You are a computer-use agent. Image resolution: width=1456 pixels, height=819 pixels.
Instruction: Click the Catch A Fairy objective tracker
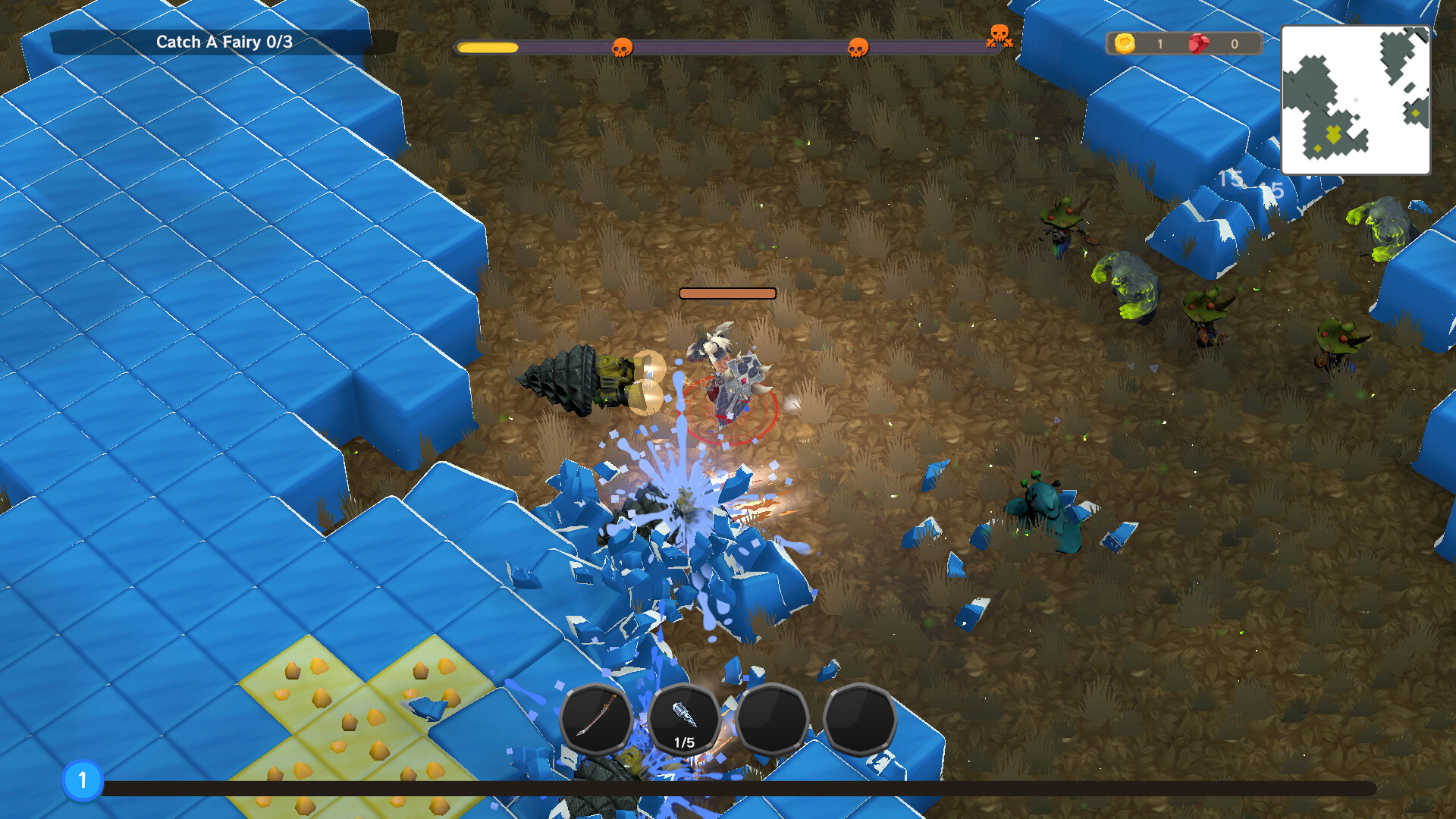click(224, 42)
